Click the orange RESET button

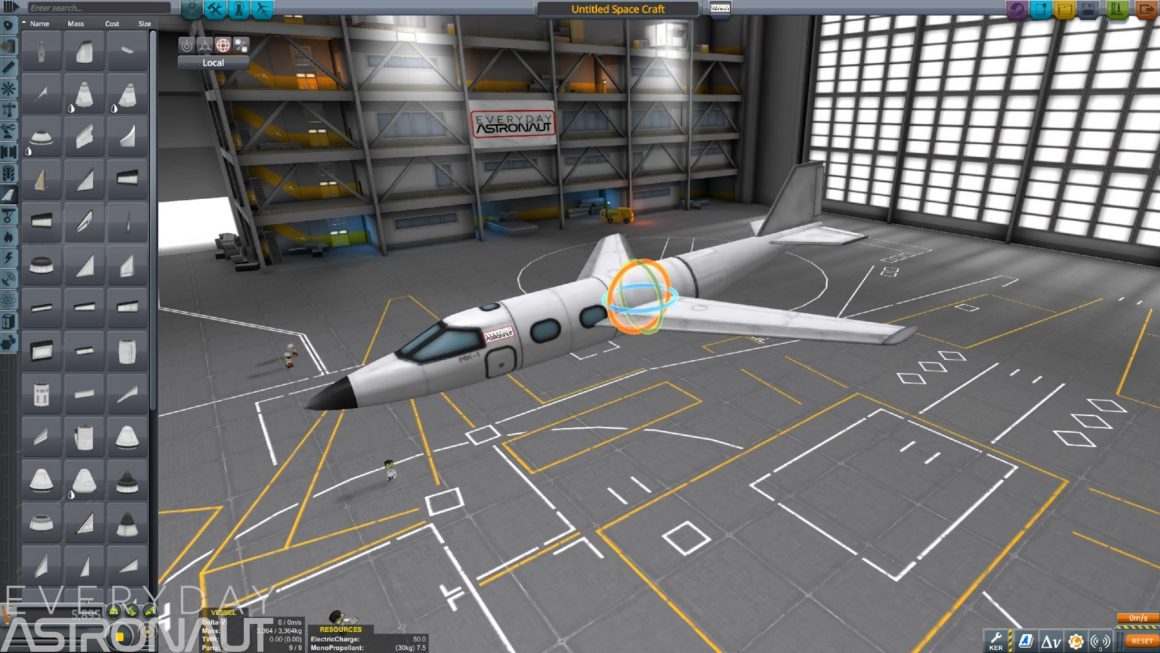tap(1141, 640)
